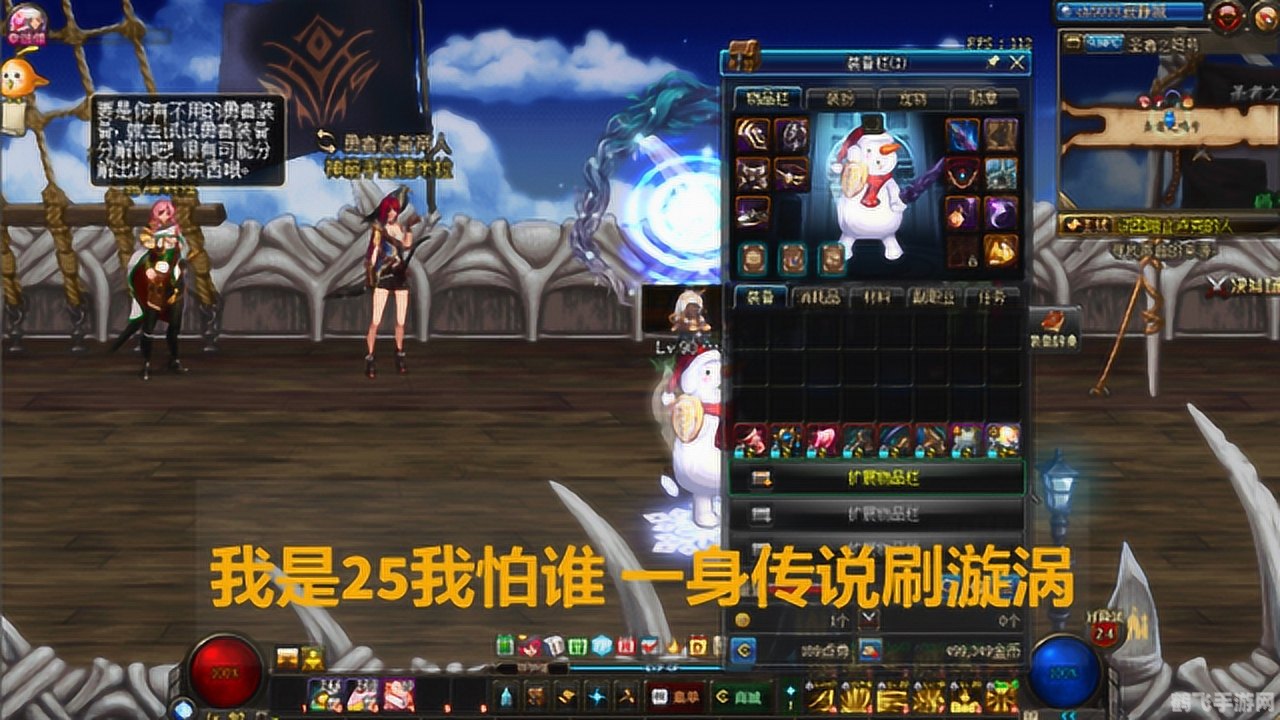This screenshot has height=720, width=1280.
Task: Select the equipped shoes slot on the character panel
Action: pyautogui.click(x=751, y=217)
